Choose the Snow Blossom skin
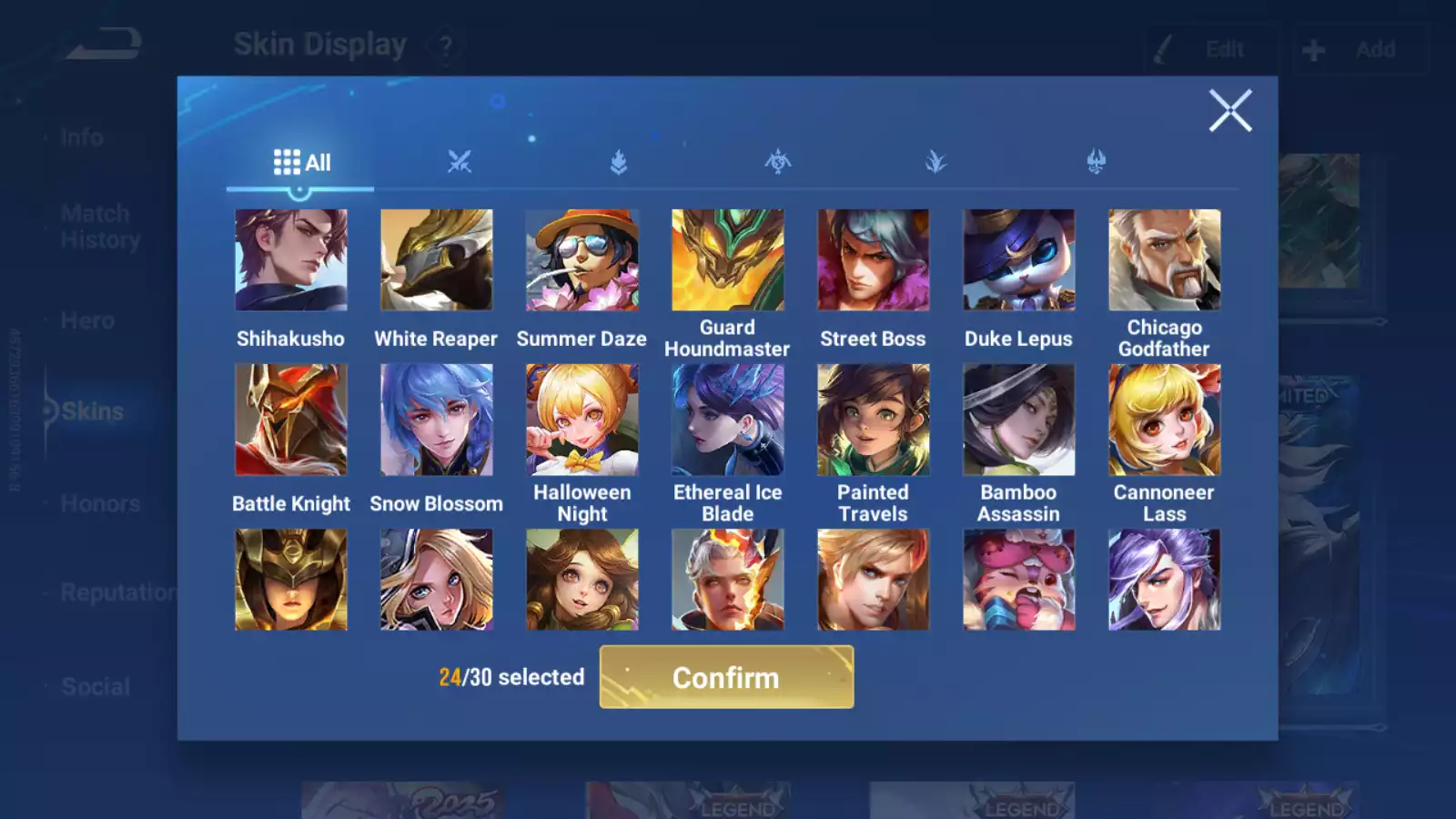1456x819 pixels. (x=437, y=420)
